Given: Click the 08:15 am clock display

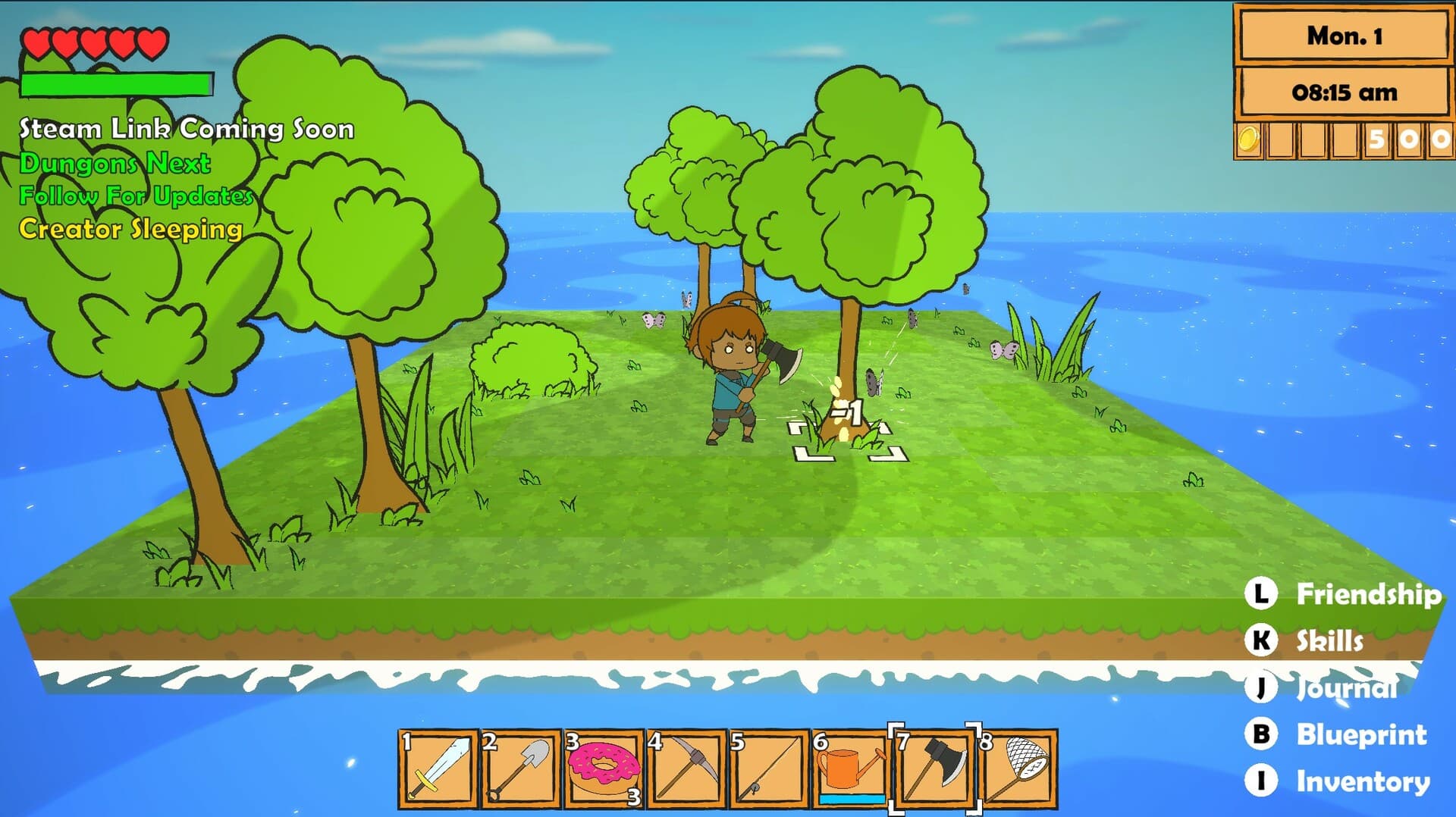Looking at the screenshot, I should tap(1344, 92).
